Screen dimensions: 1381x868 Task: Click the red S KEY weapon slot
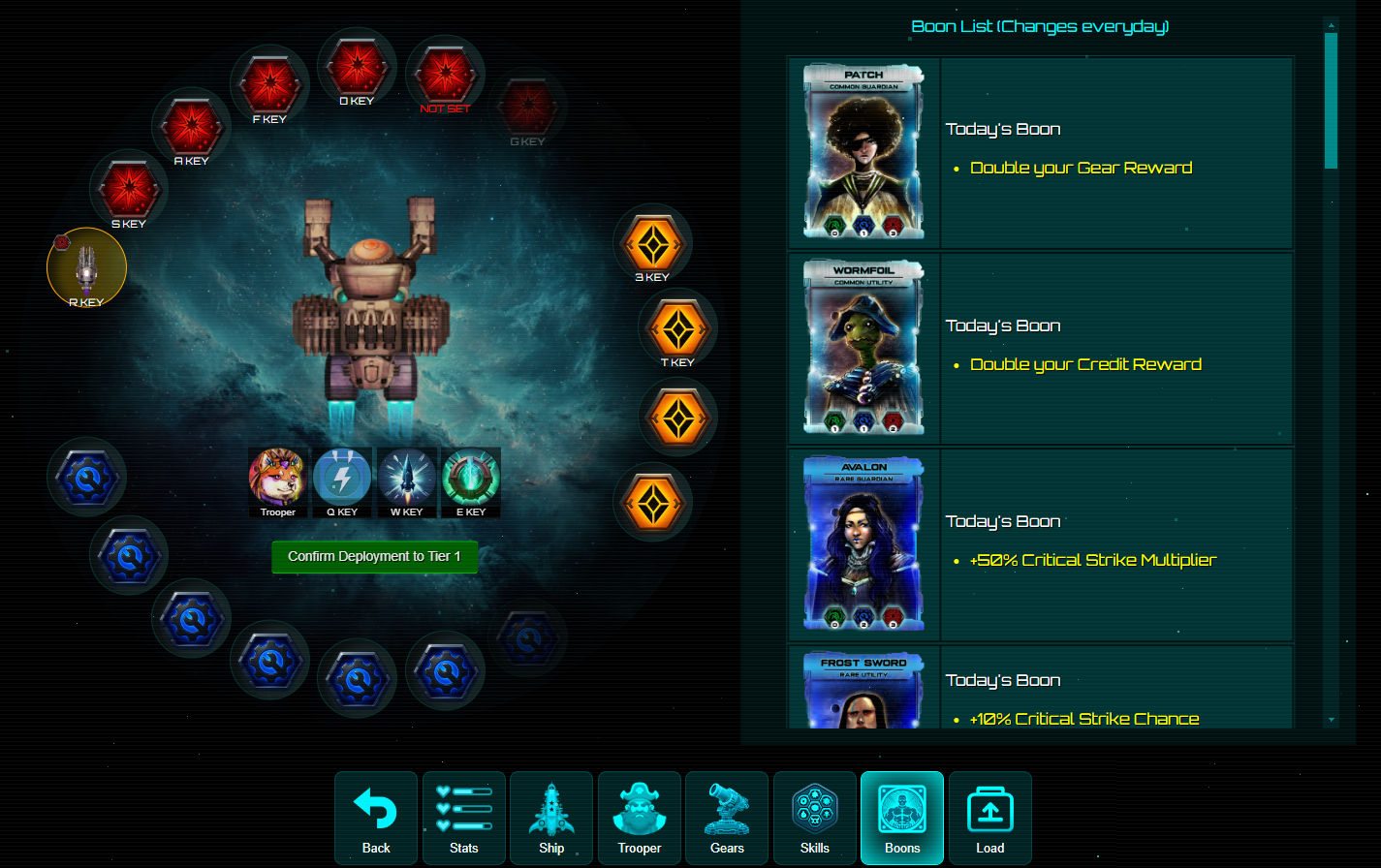(x=128, y=190)
